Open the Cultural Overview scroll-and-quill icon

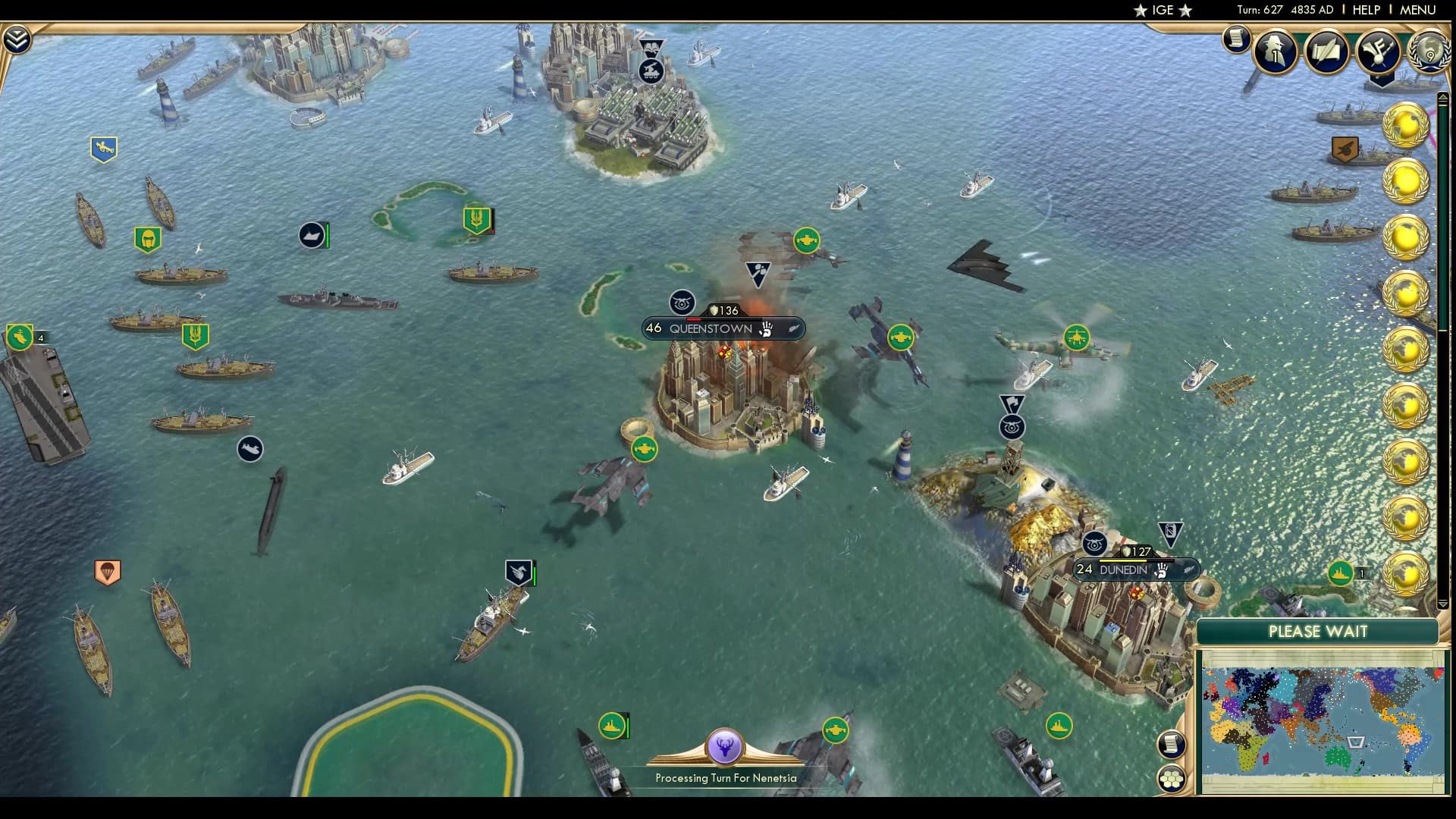point(1327,52)
